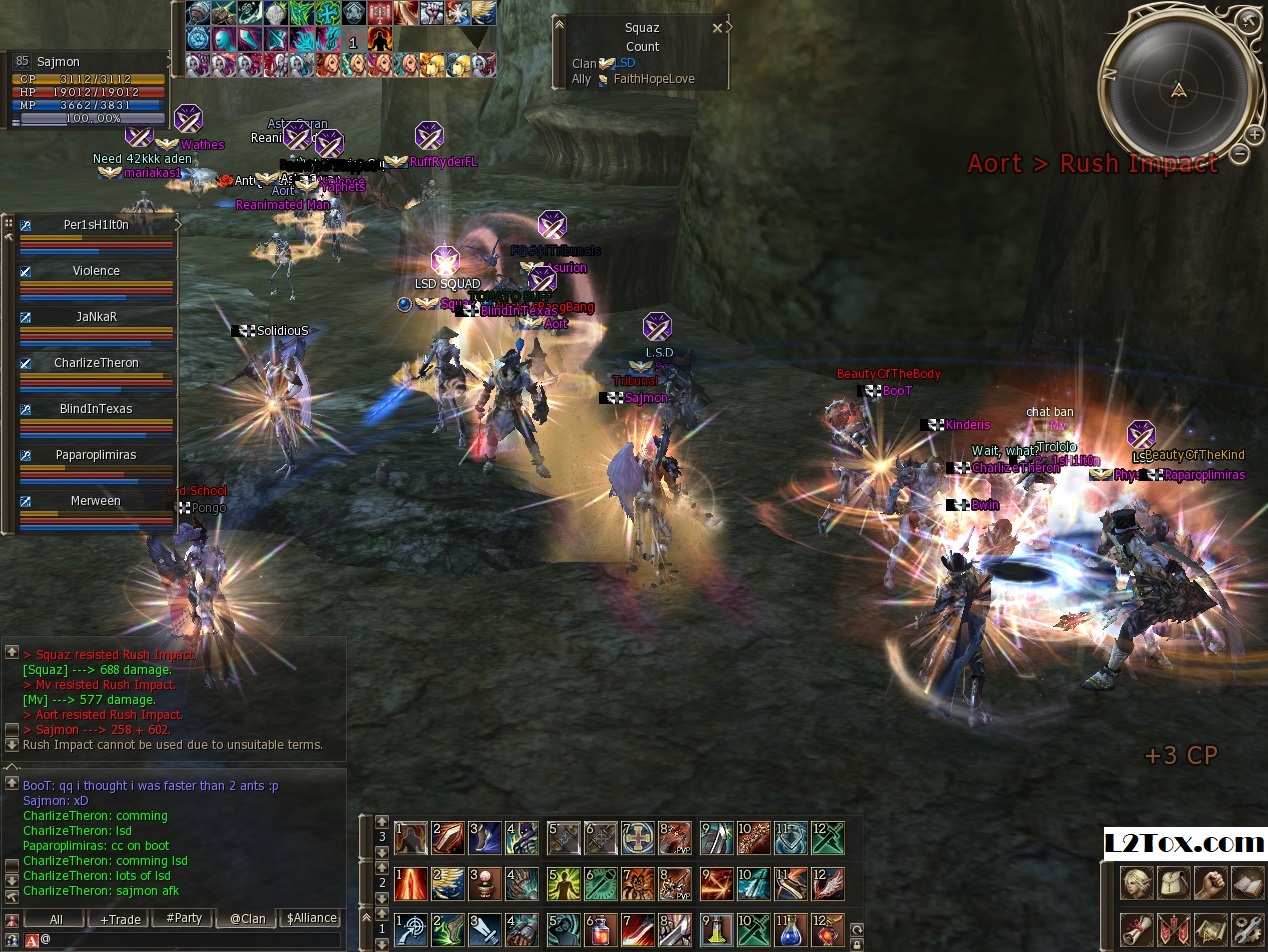The height and width of the screenshot is (952, 1268).
Task: Select the $Alliance chat tab
Action: [x=311, y=919]
